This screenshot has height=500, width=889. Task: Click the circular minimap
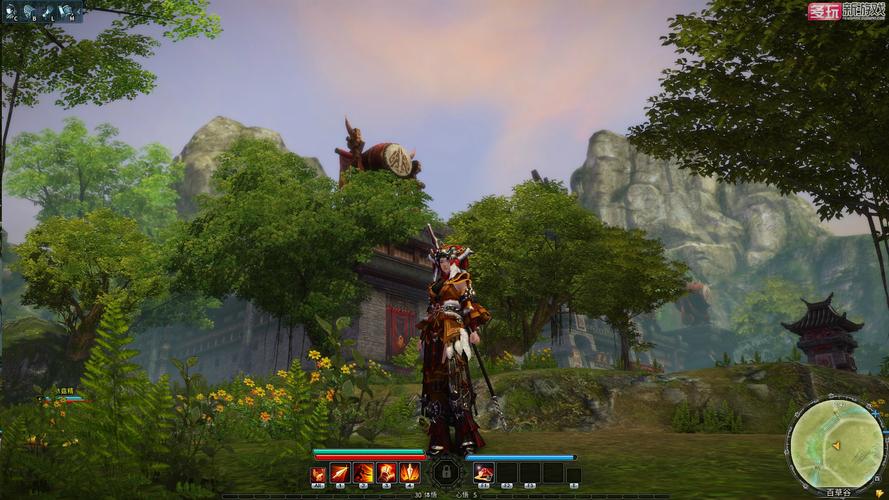(x=836, y=444)
